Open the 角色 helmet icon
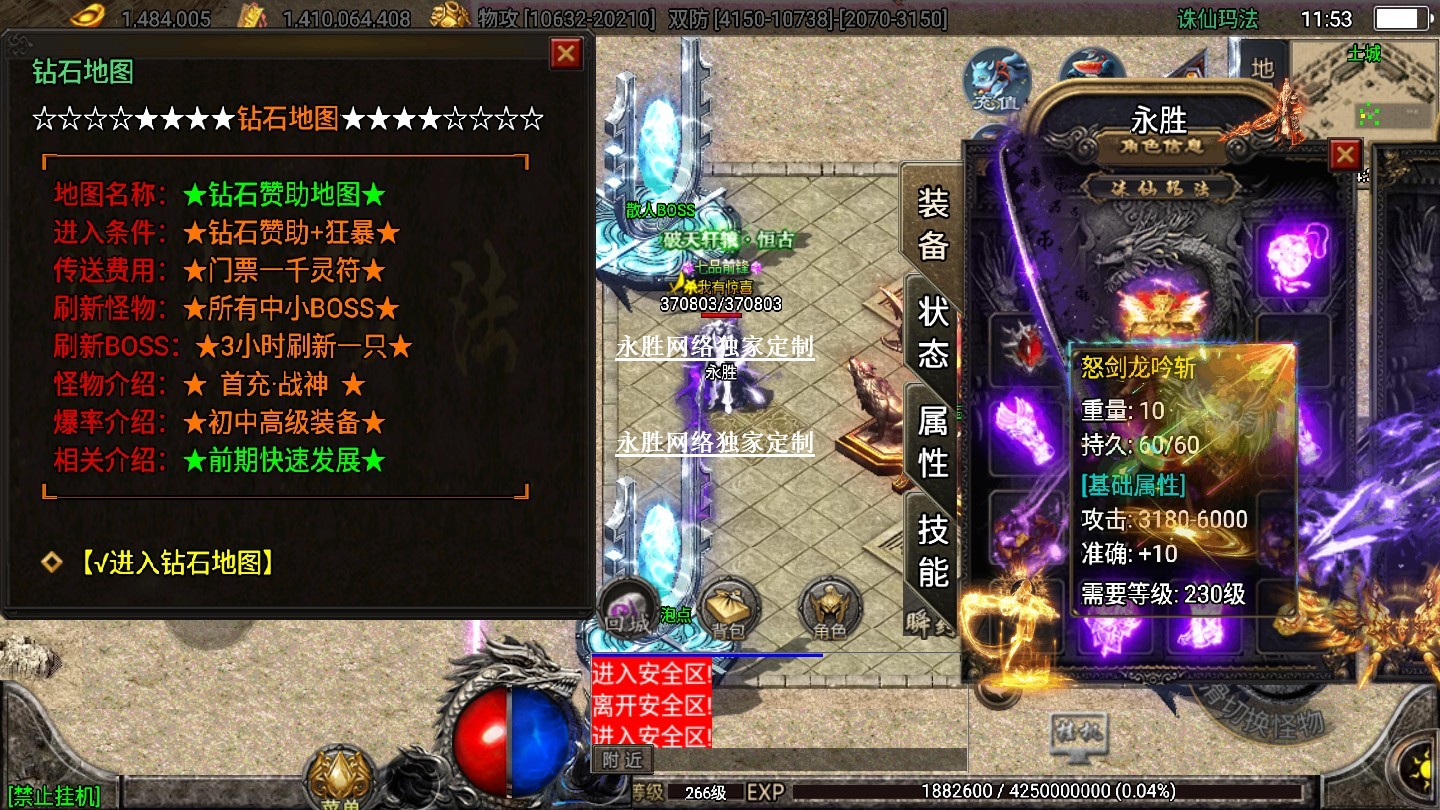The image size is (1440, 810). [x=829, y=609]
